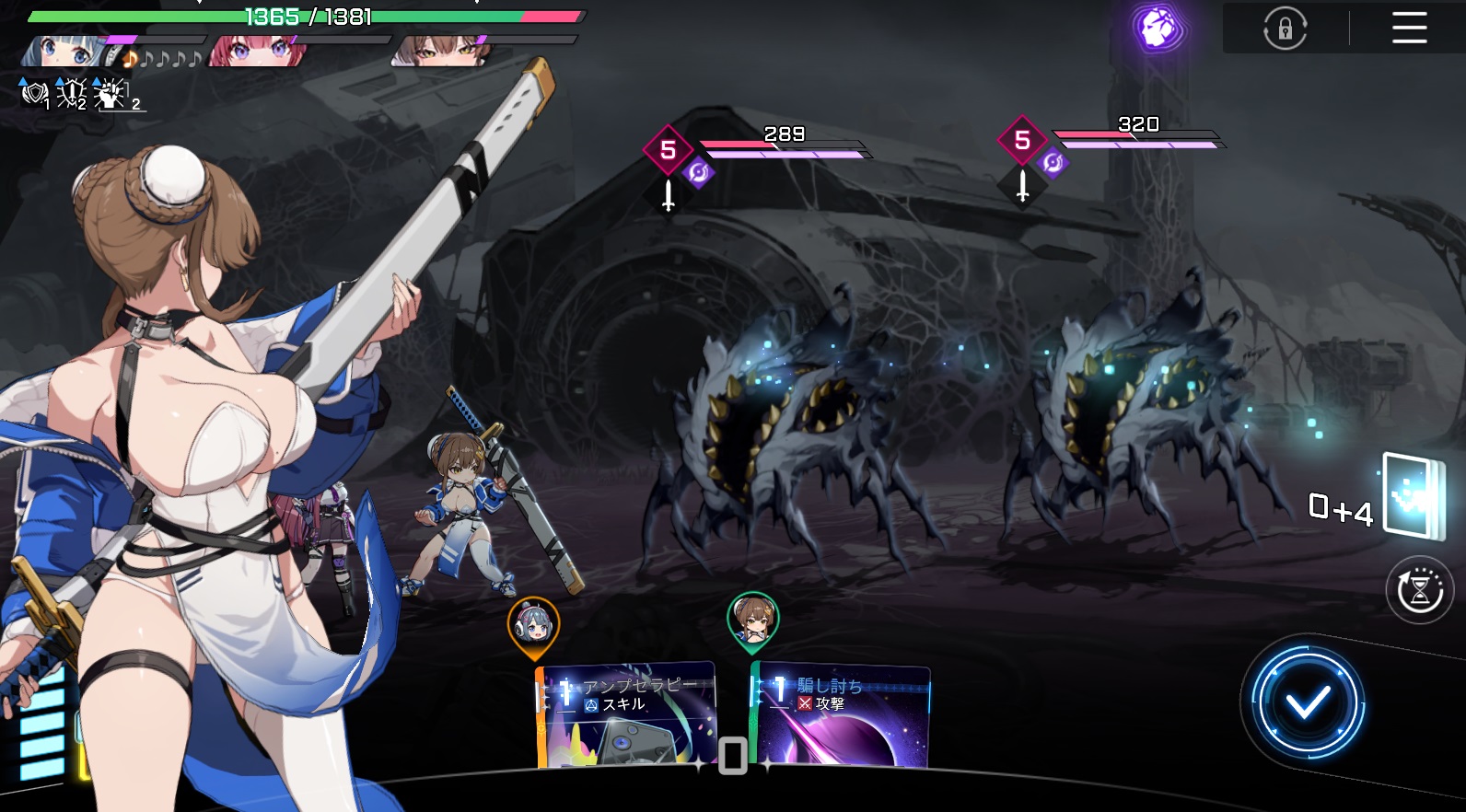This screenshot has height=812, width=1466.
Task: Select the brown-haired character portrait
Action: pos(438,51)
